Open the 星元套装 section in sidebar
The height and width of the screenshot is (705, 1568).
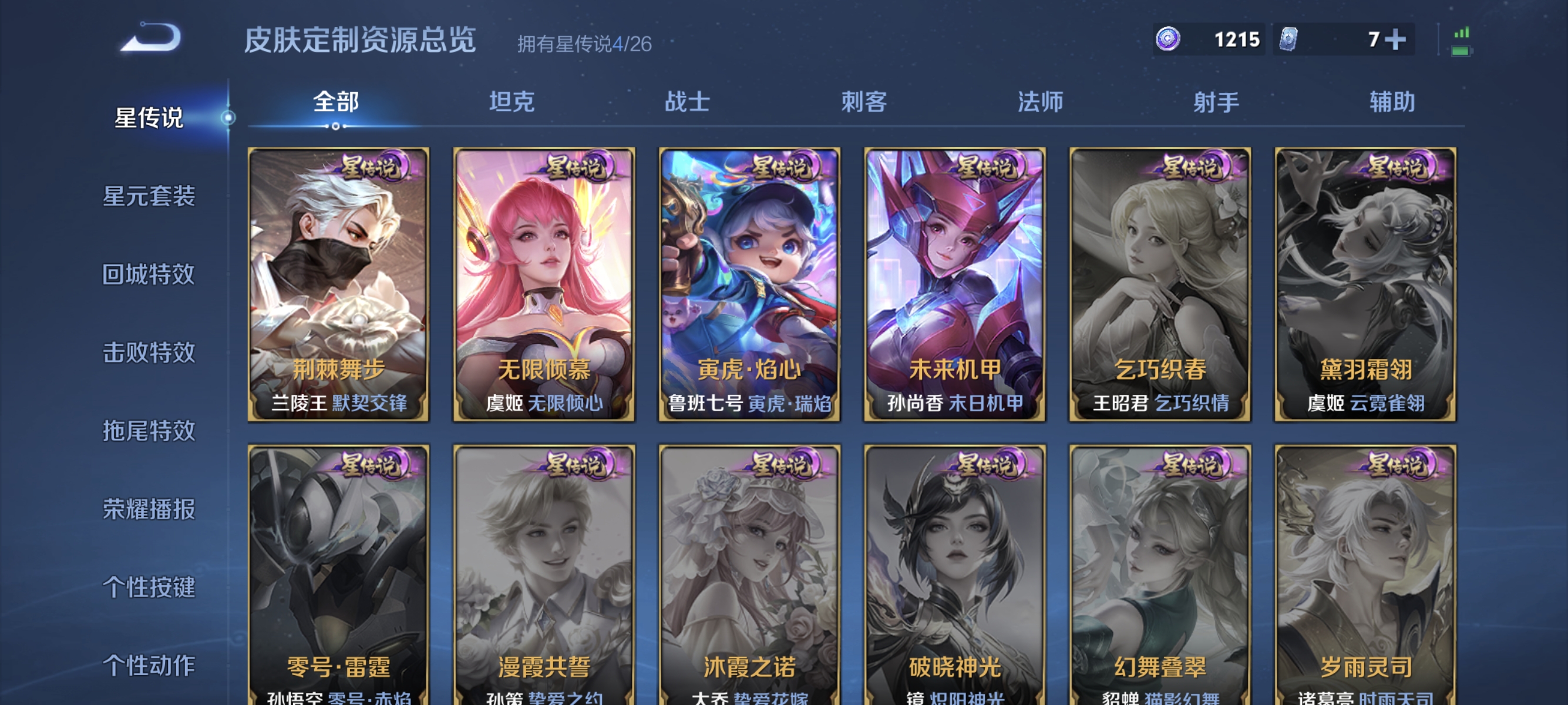[x=148, y=199]
